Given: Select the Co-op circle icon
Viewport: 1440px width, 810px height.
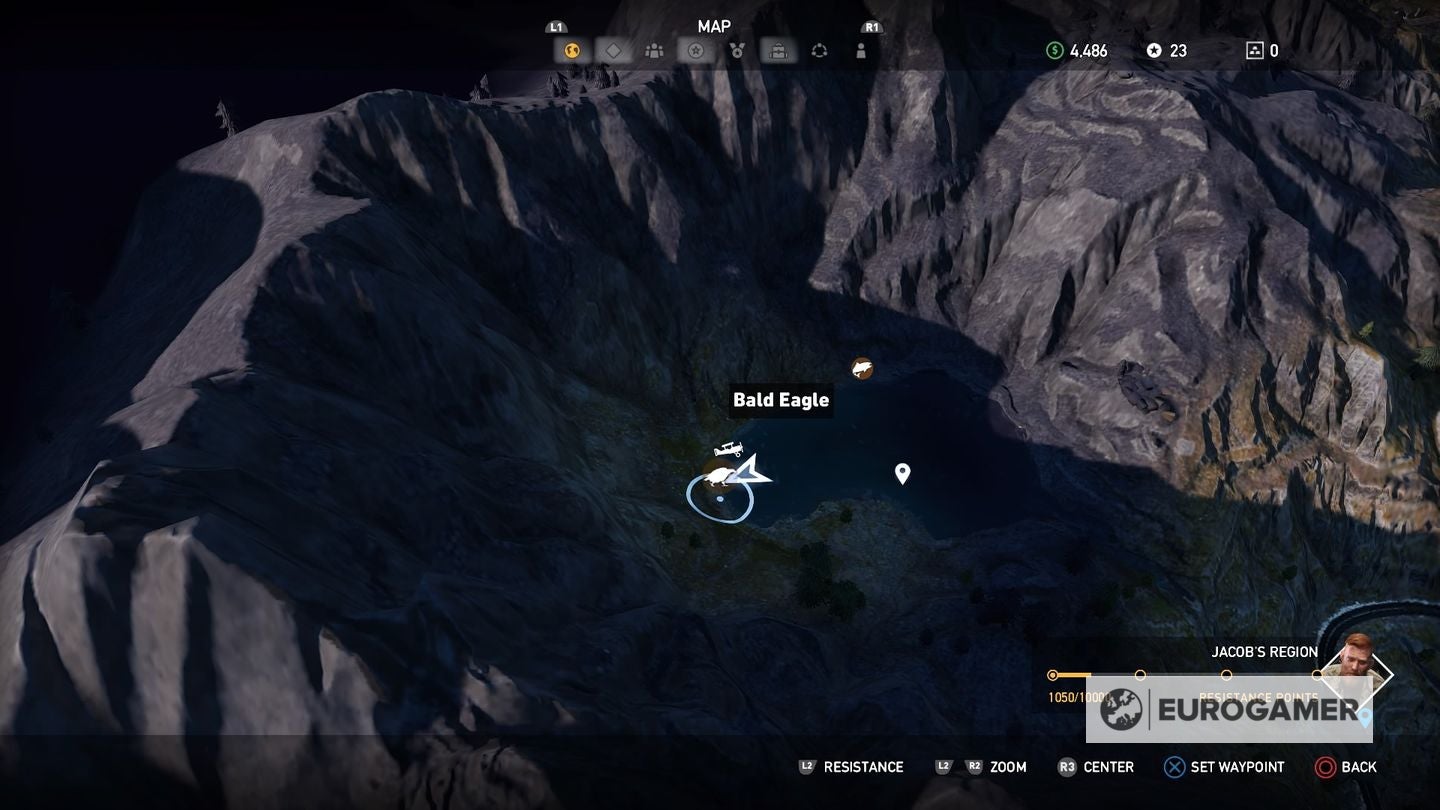Looking at the screenshot, I should (817, 48).
